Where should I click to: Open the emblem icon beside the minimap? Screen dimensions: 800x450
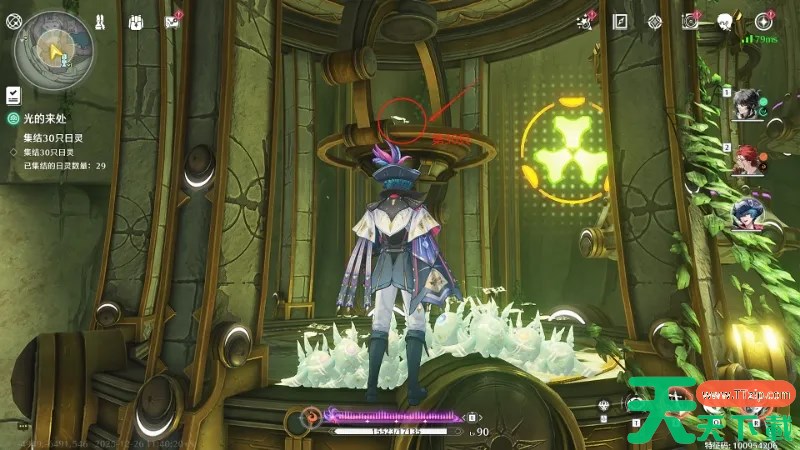(x=14, y=20)
